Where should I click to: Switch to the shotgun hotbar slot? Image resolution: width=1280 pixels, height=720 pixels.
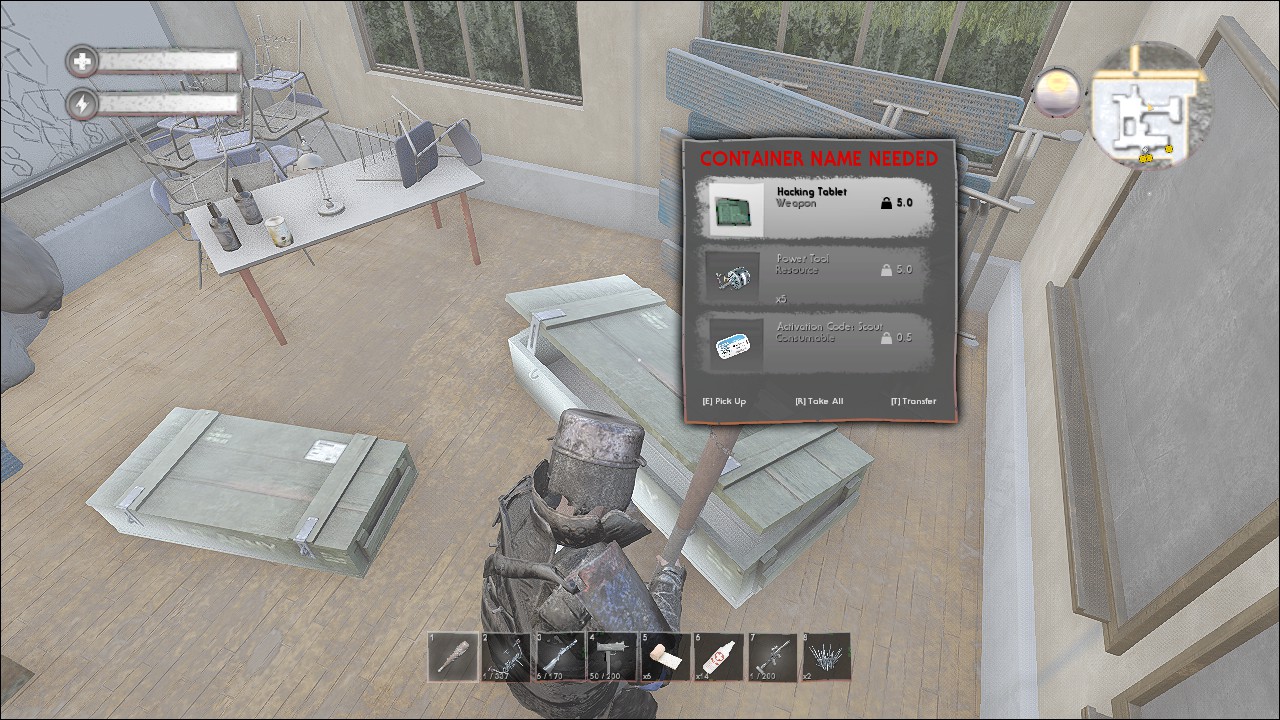(x=559, y=657)
